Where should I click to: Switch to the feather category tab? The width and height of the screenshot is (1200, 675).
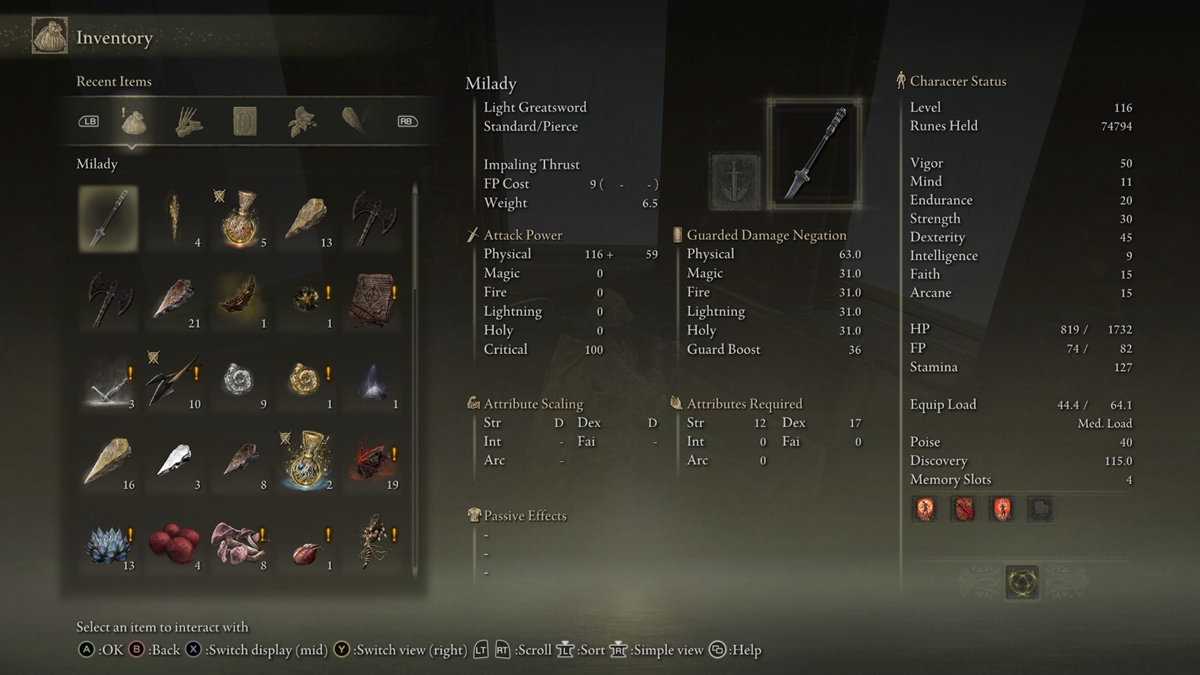coord(355,122)
